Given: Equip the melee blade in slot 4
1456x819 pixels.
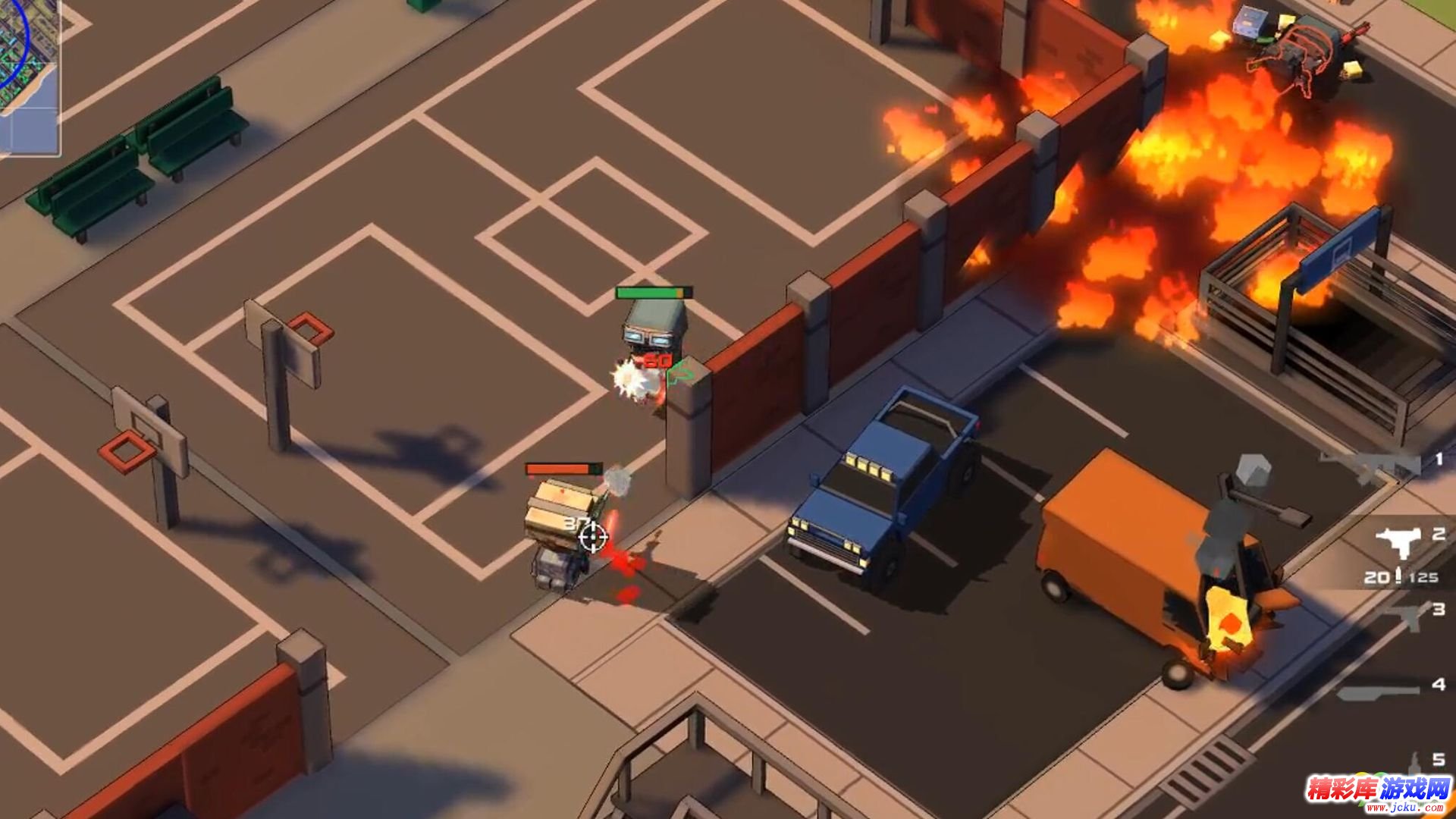Looking at the screenshot, I should click(1379, 690).
